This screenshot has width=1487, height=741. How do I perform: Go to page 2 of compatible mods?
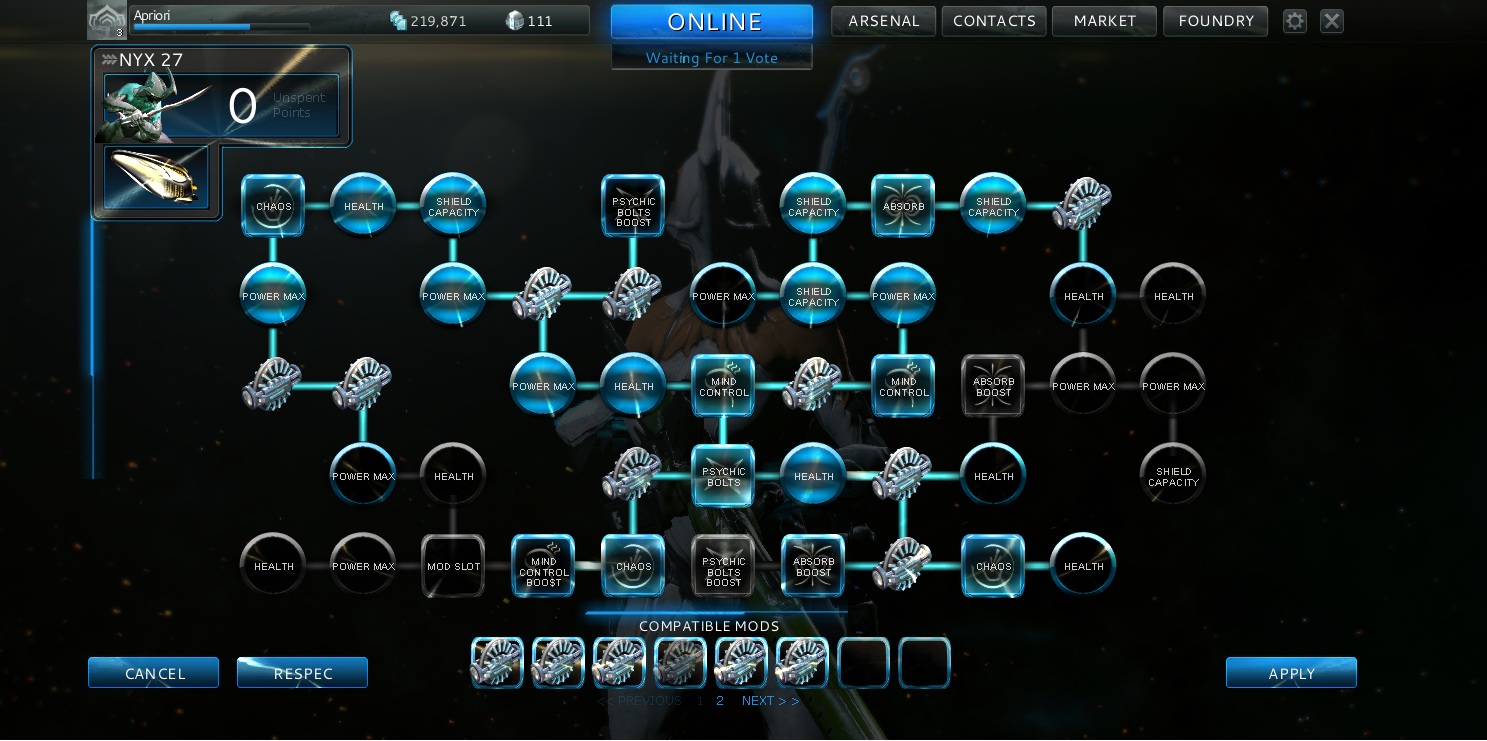point(719,700)
